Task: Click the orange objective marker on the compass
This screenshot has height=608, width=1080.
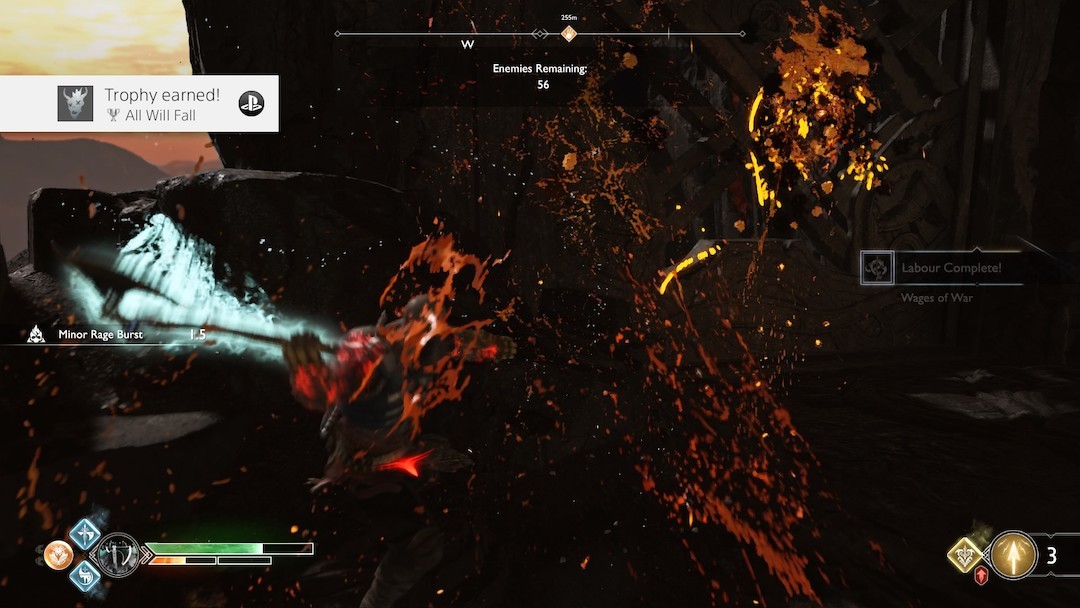Action: 568,34
